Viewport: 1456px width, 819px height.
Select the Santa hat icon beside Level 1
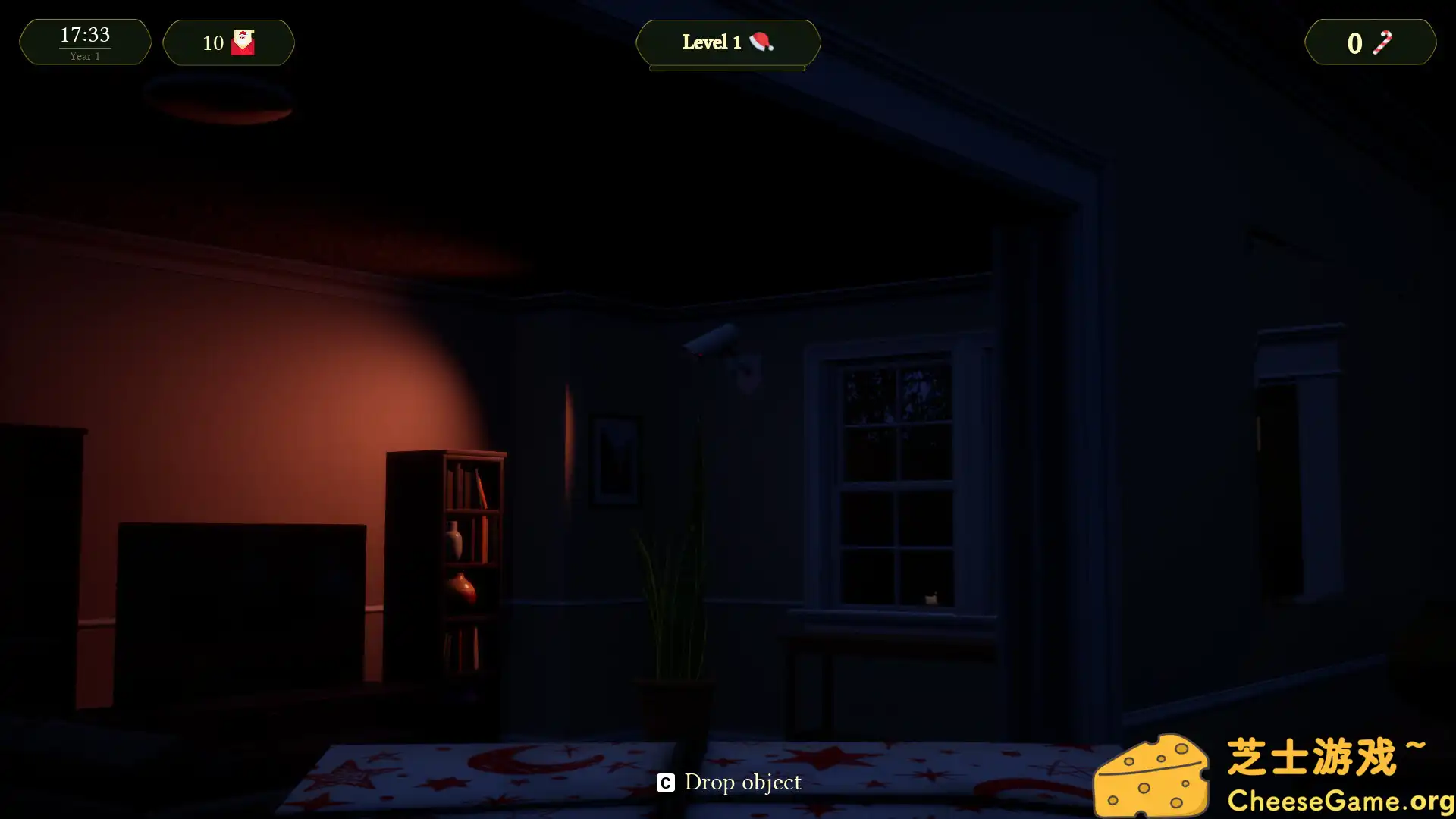(763, 43)
